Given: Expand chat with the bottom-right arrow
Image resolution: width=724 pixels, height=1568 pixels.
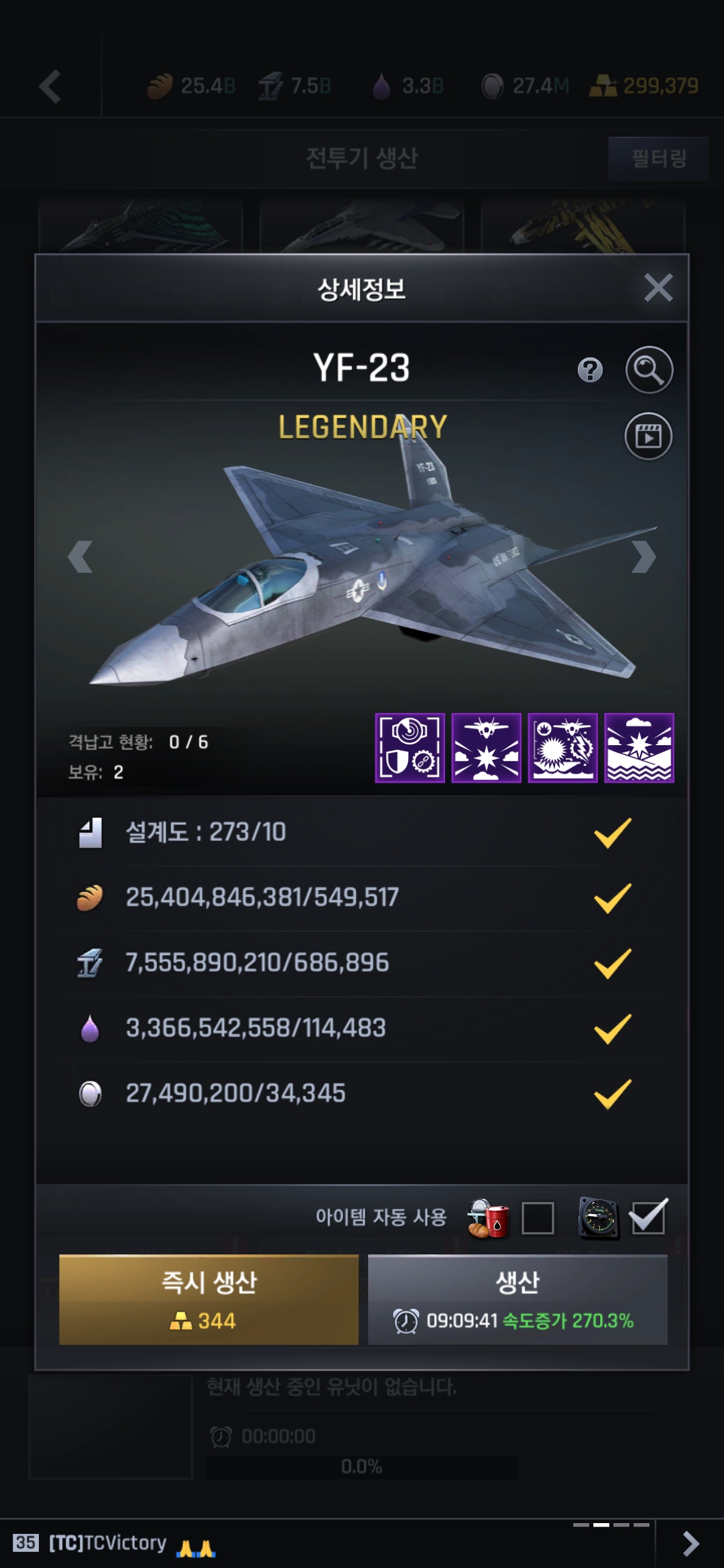Looking at the screenshot, I should pos(690,1543).
